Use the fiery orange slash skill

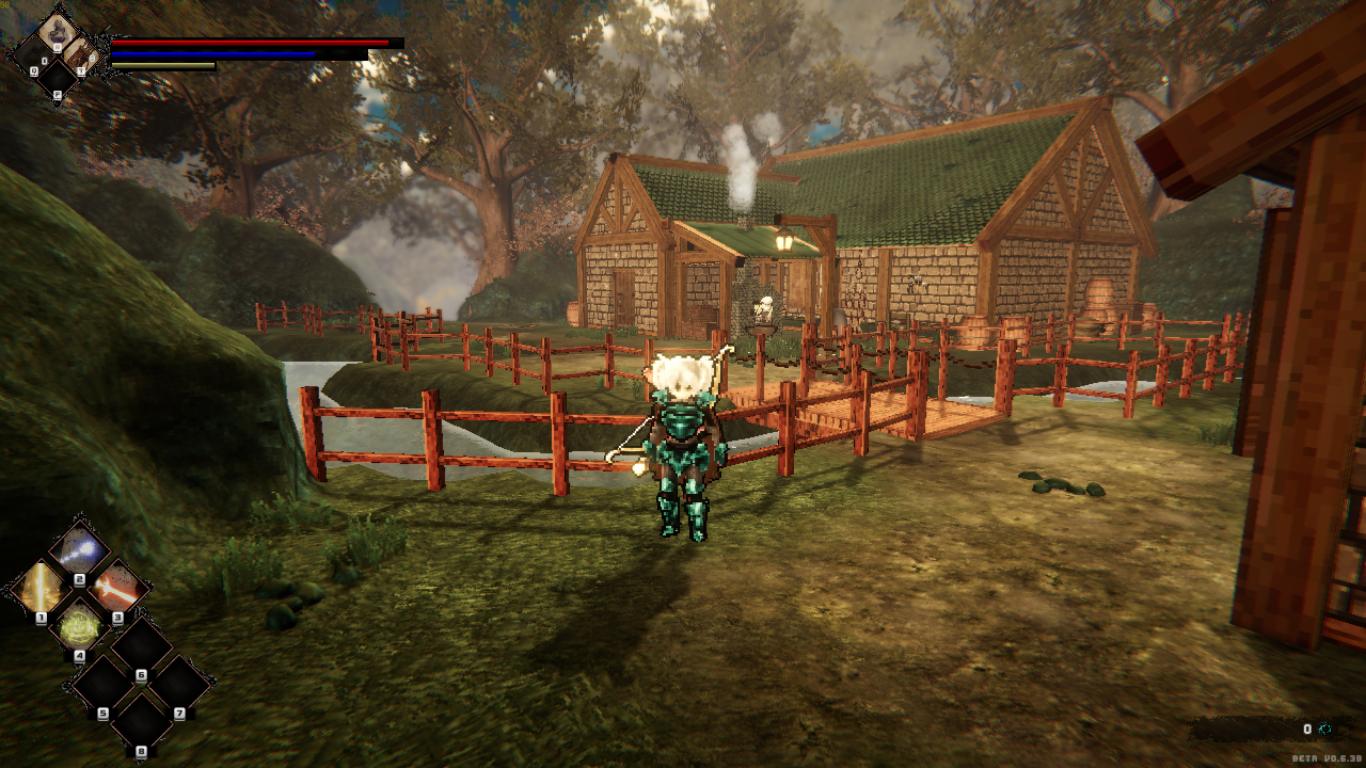(x=118, y=588)
